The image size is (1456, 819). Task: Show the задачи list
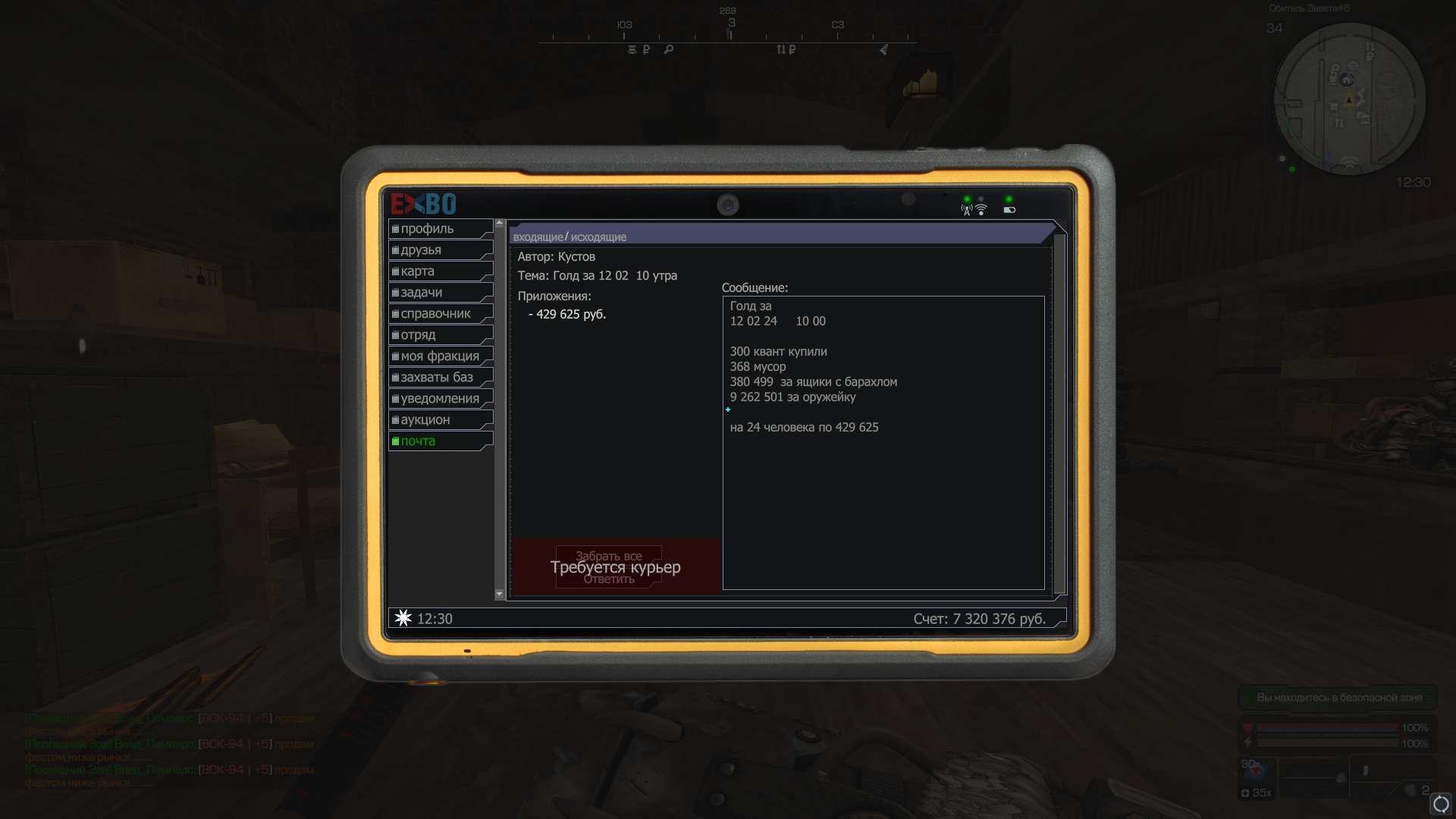coord(440,293)
